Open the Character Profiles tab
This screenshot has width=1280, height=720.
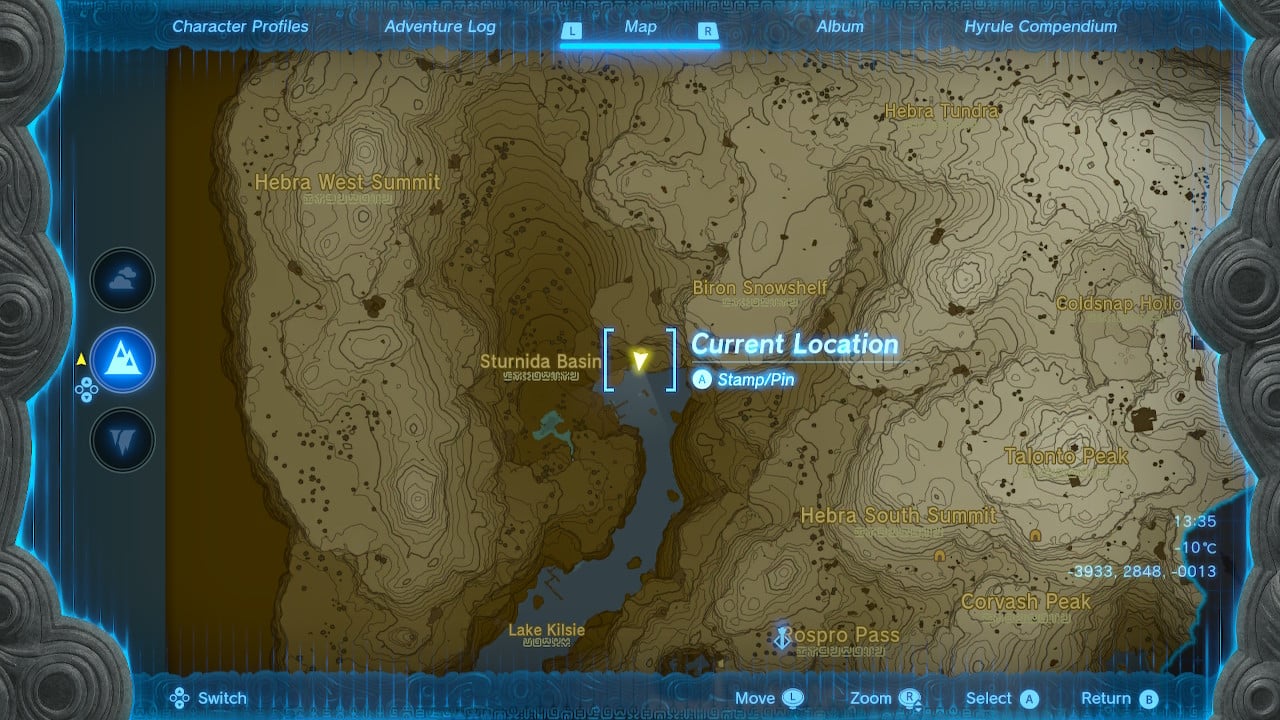click(240, 27)
